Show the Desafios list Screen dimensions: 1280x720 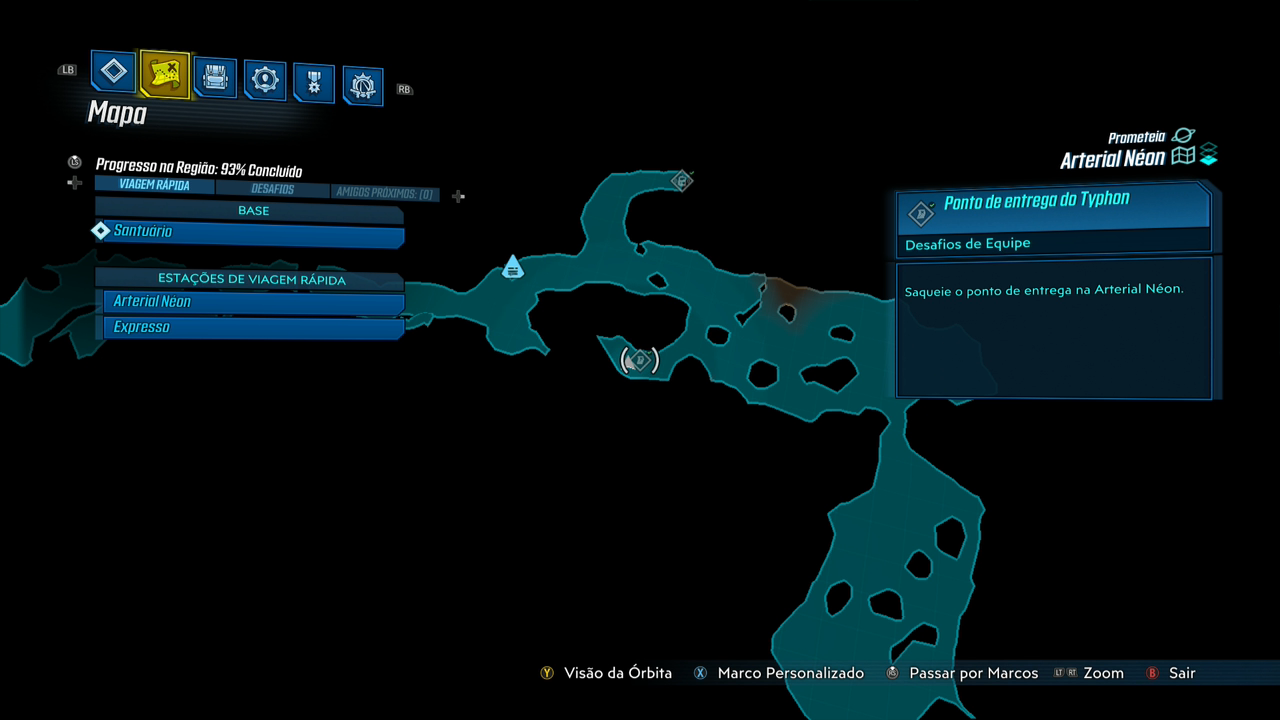[x=272, y=189]
